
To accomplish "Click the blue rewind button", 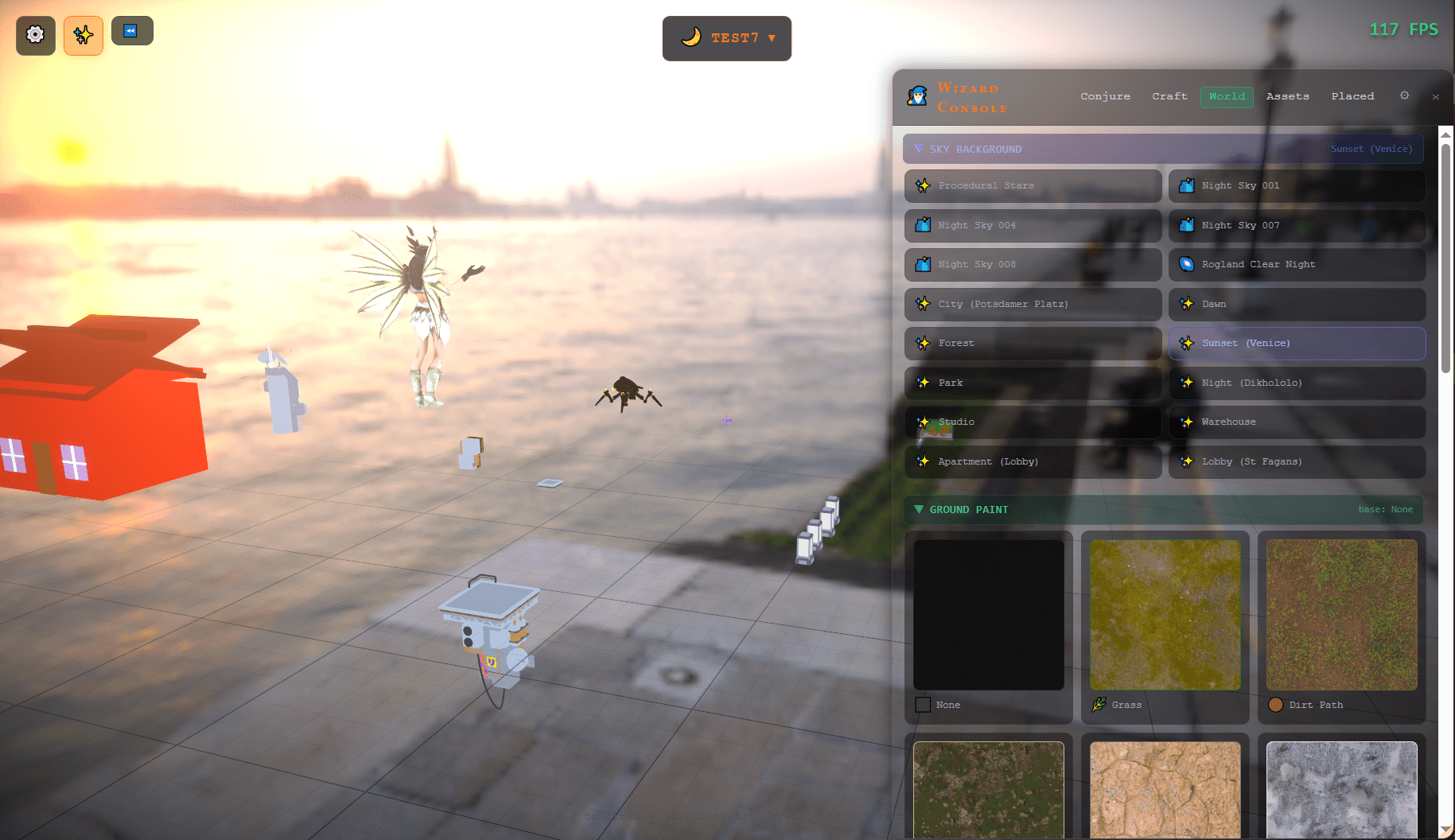I will 131,31.
